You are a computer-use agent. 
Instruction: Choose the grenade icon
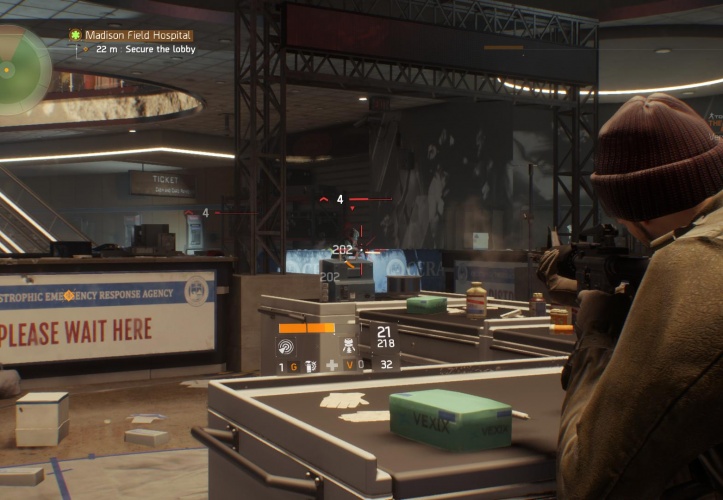[x=310, y=366]
